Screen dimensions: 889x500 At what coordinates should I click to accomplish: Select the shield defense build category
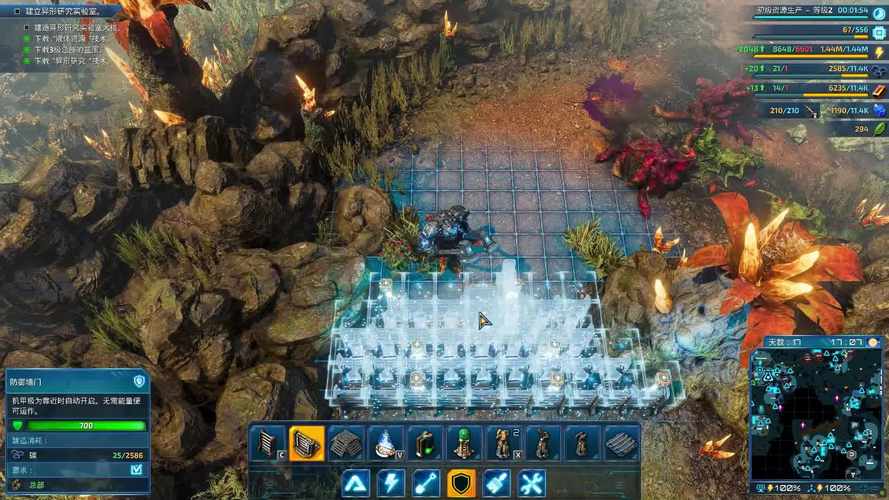[x=461, y=483]
